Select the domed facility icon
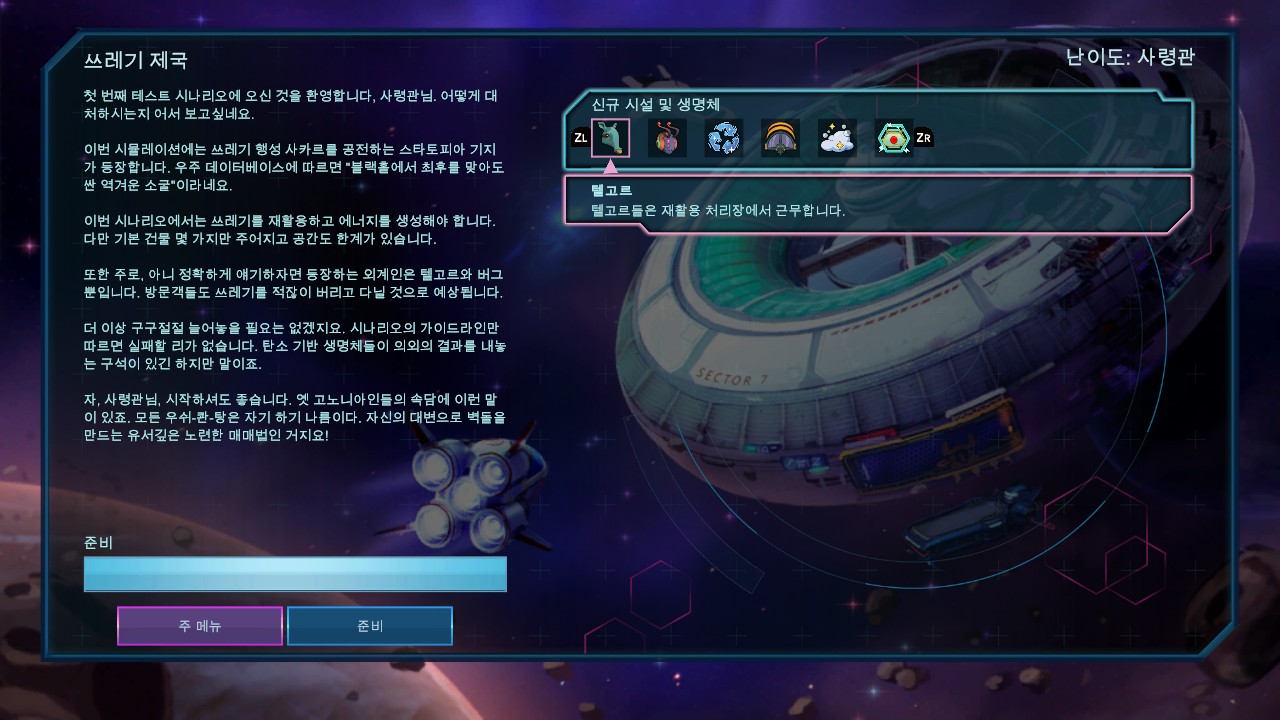This screenshot has width=1280, height=720. click(780, 138)
